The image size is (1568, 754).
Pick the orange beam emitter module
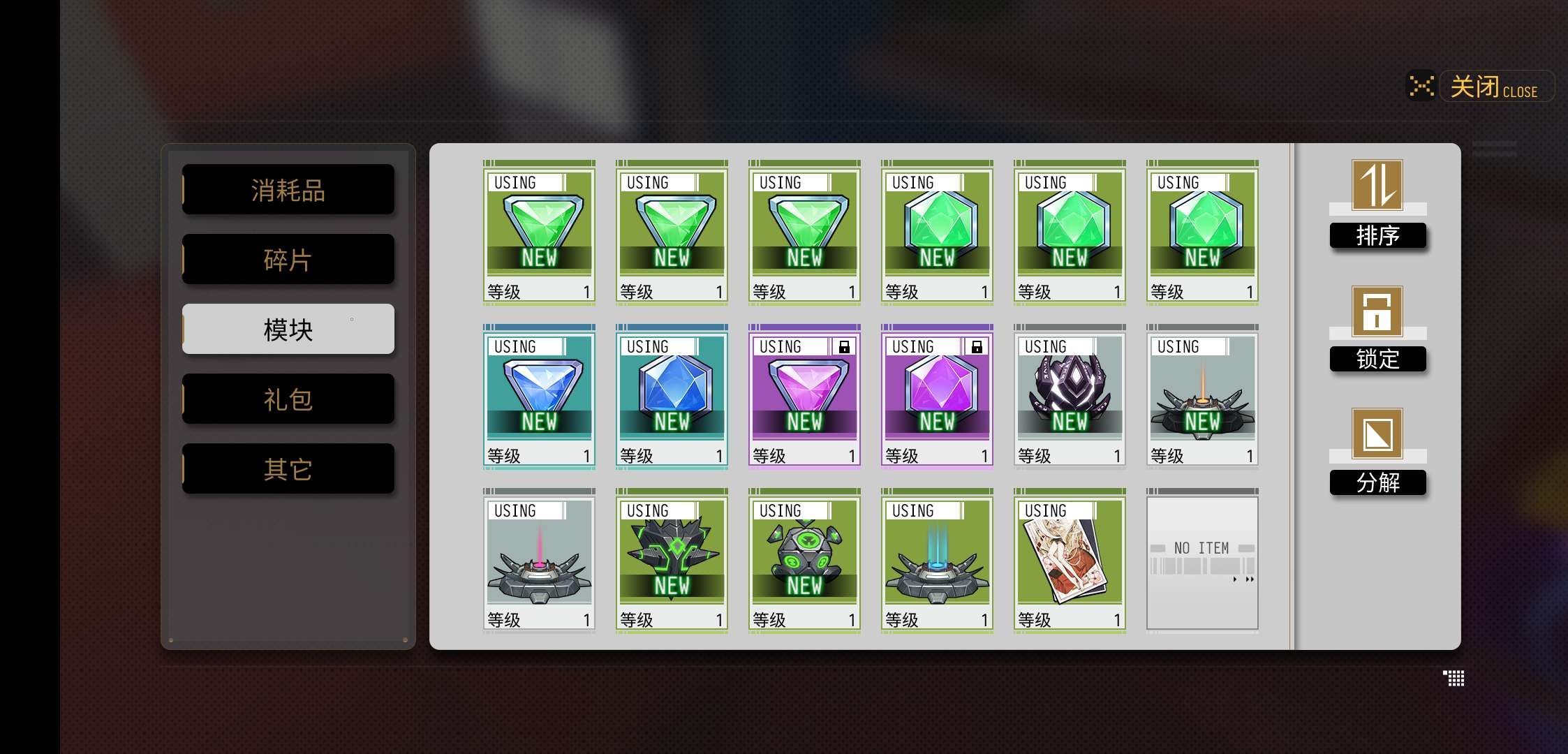tap(1202, 396)
